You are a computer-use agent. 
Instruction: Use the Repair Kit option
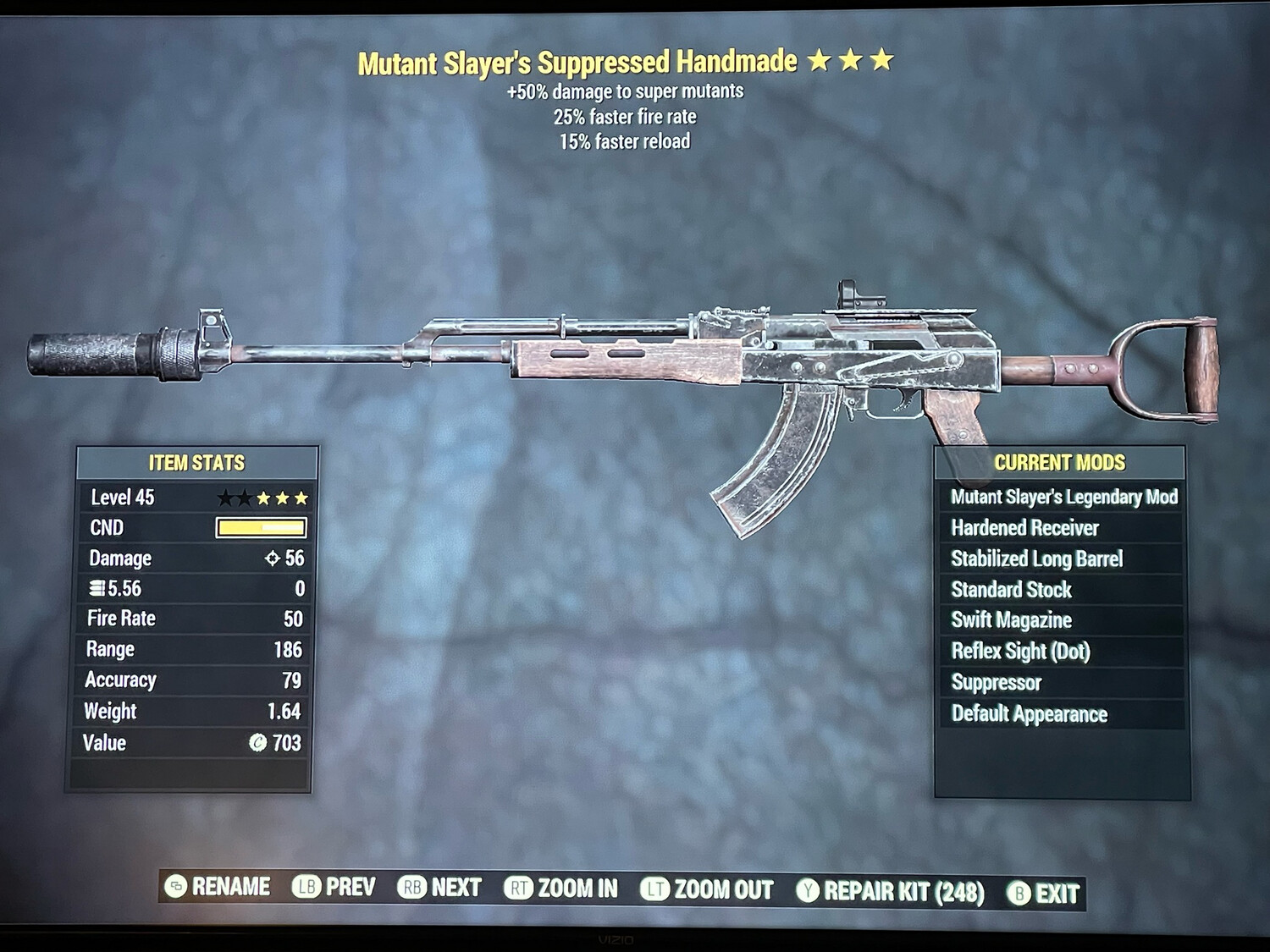coord(891,892)
